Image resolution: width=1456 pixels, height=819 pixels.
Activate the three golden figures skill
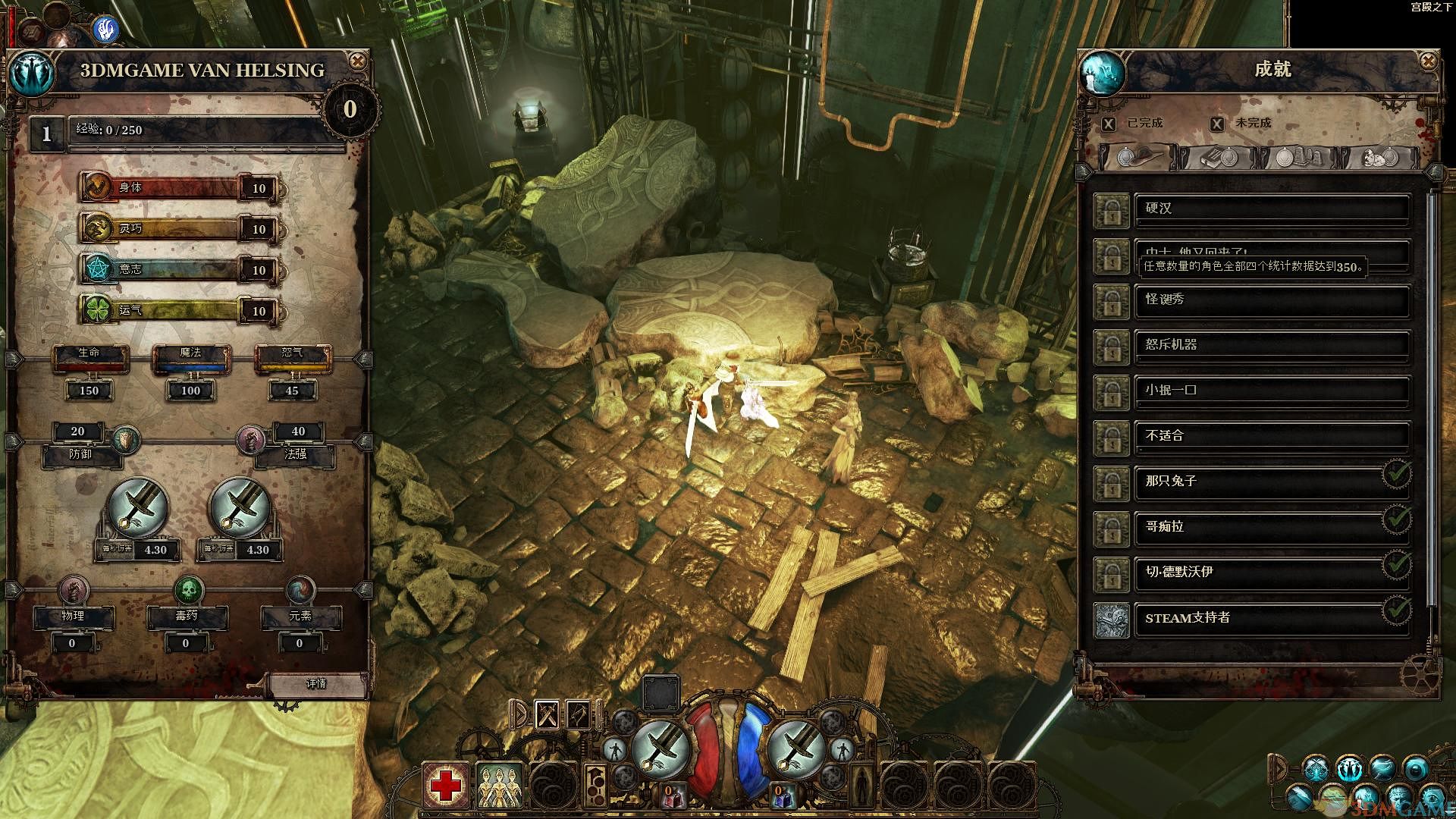[500, 786]
